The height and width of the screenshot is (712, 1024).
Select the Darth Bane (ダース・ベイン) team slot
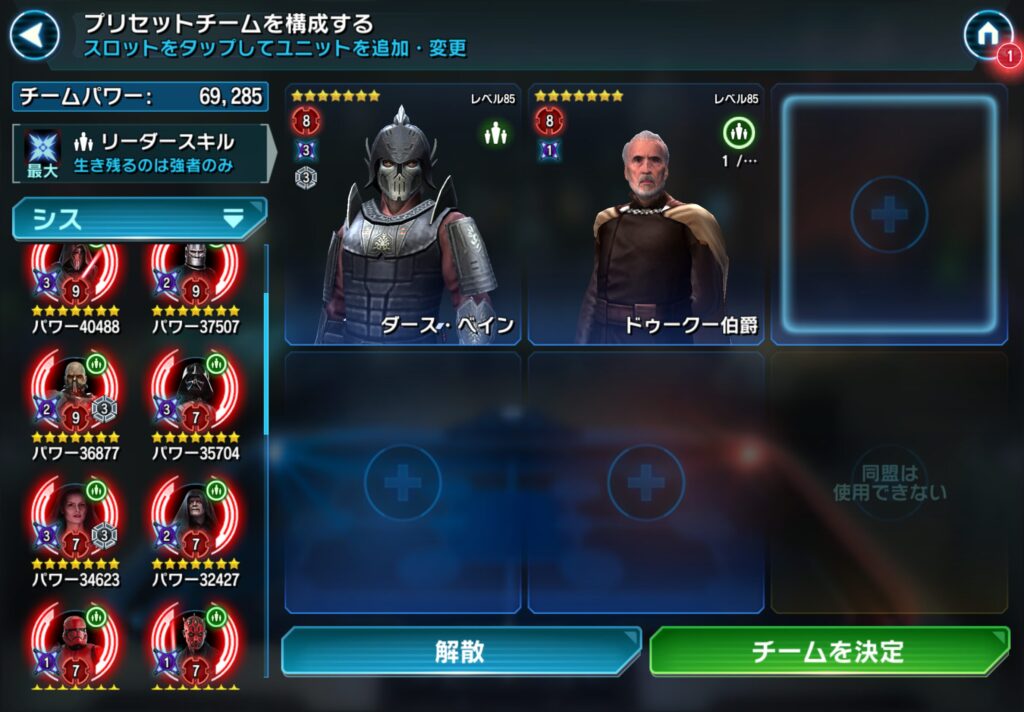402,215
